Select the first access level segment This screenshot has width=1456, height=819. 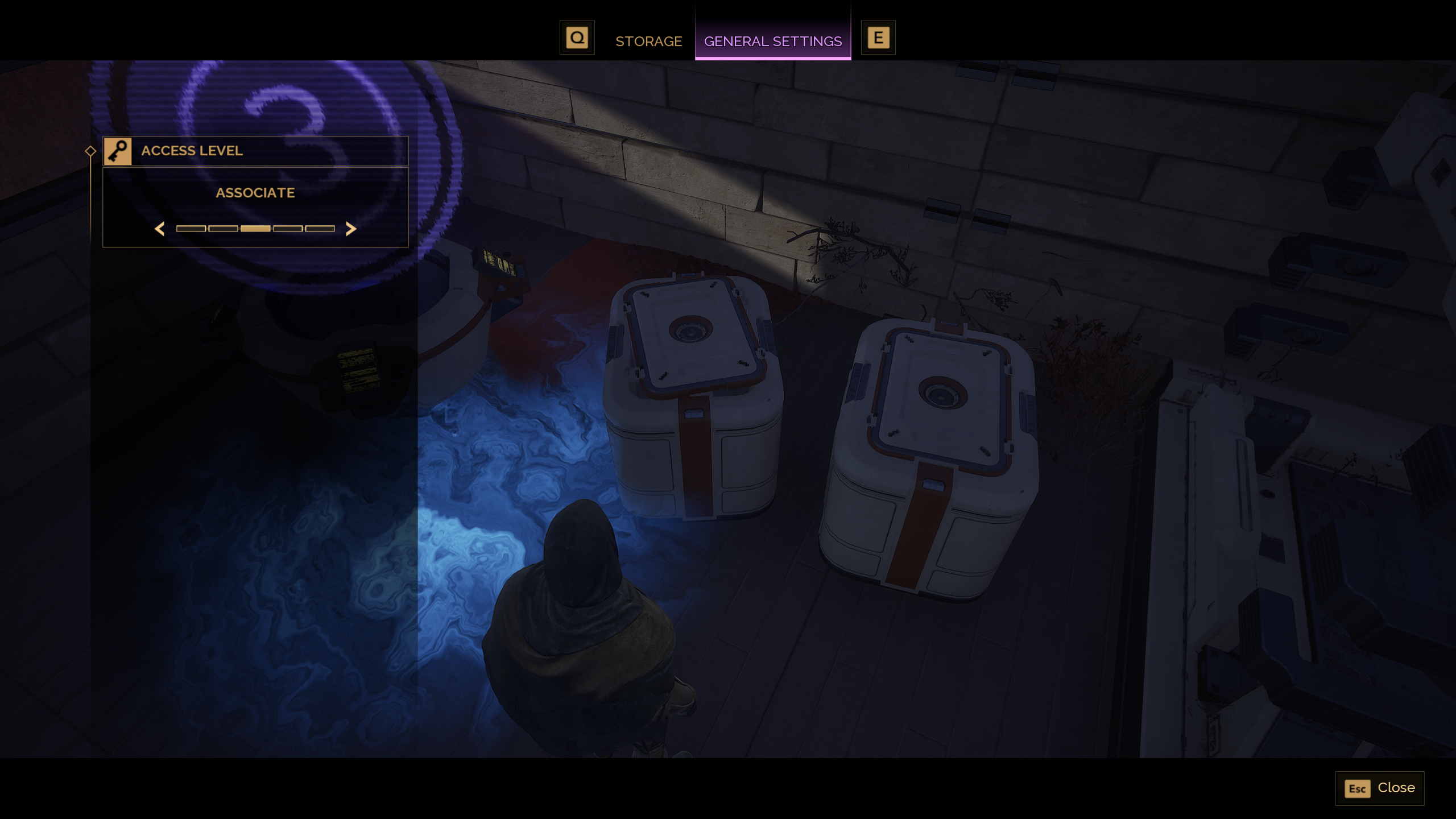pos(192,228)
